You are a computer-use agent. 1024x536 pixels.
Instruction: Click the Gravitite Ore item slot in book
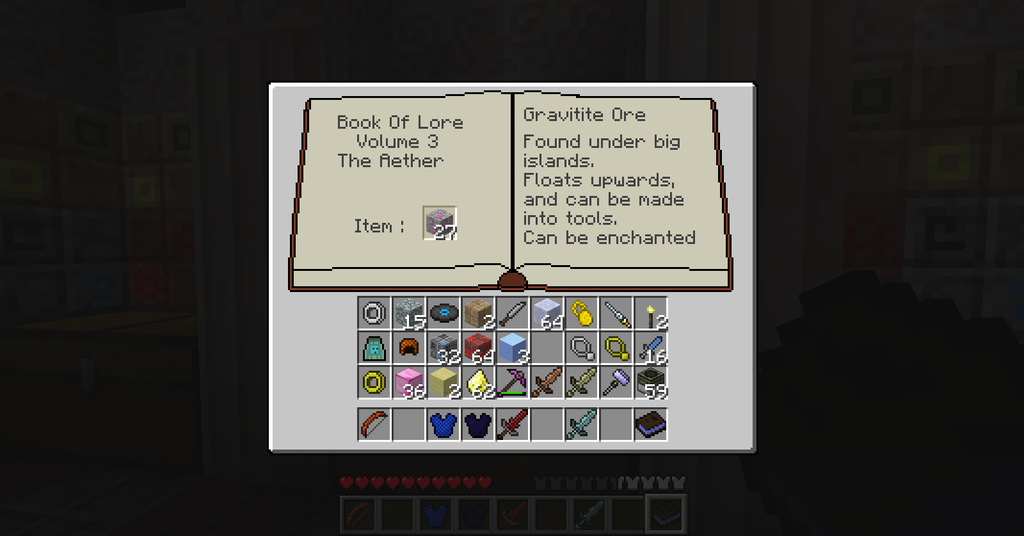[x=440, y=223]
